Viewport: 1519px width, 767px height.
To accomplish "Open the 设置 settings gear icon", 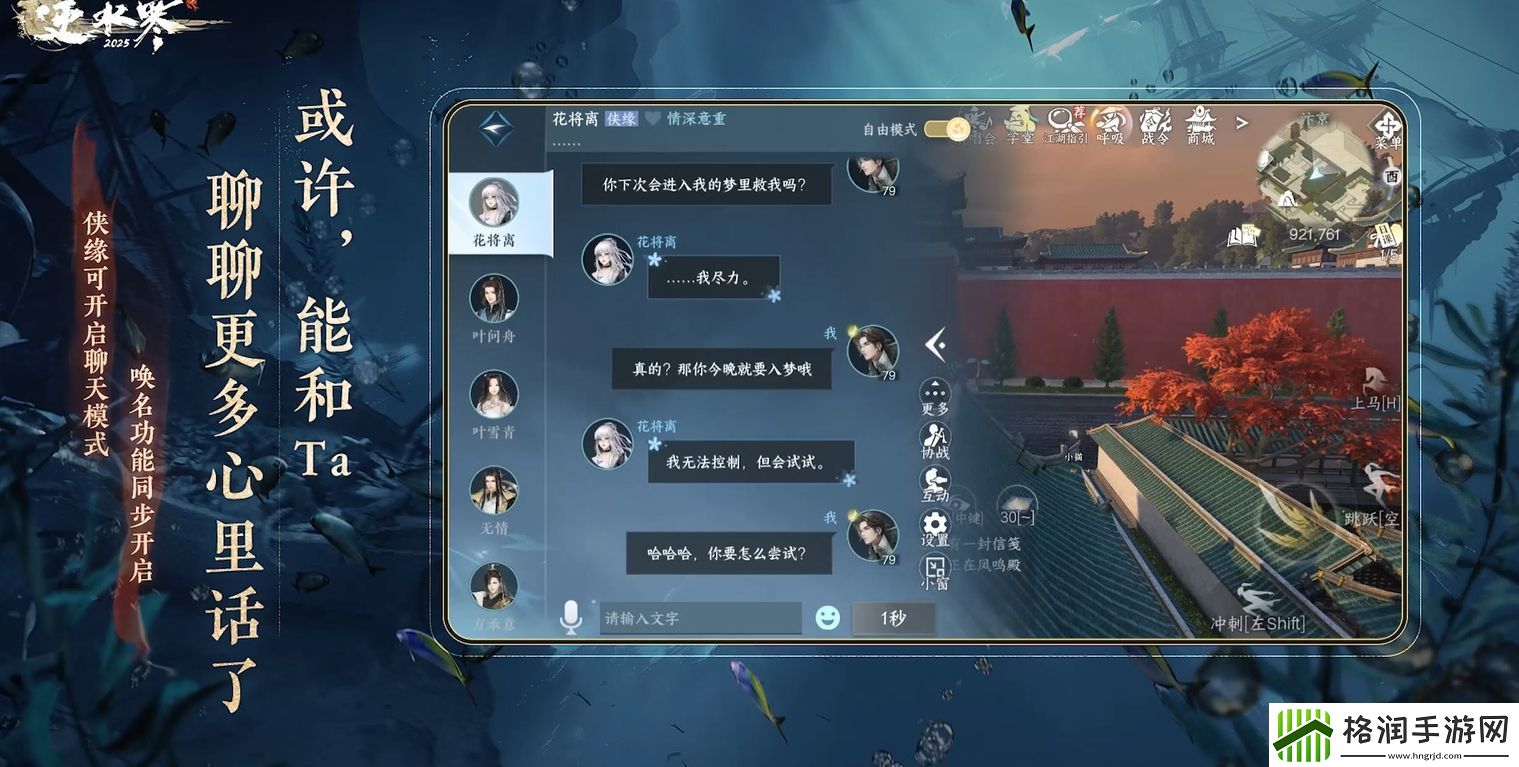I will point(933,522).
